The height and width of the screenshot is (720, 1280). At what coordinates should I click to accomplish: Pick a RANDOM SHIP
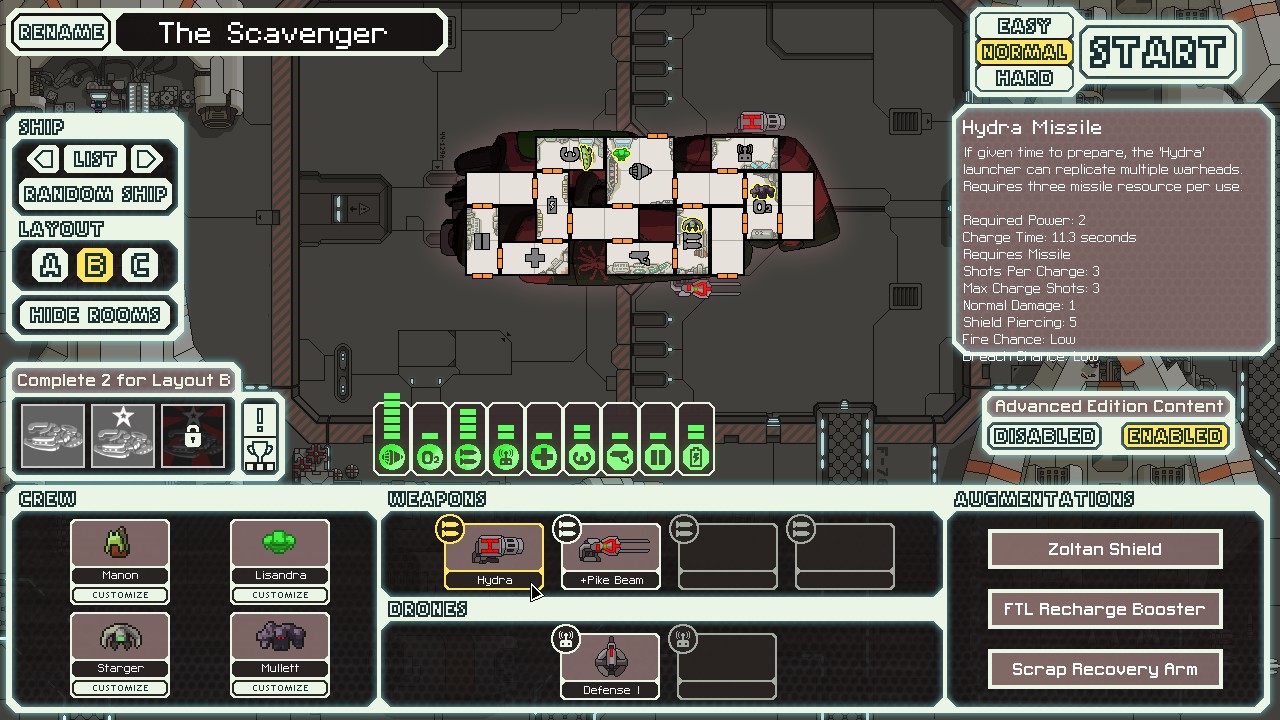pyautogui.click(x=96, y=194)
